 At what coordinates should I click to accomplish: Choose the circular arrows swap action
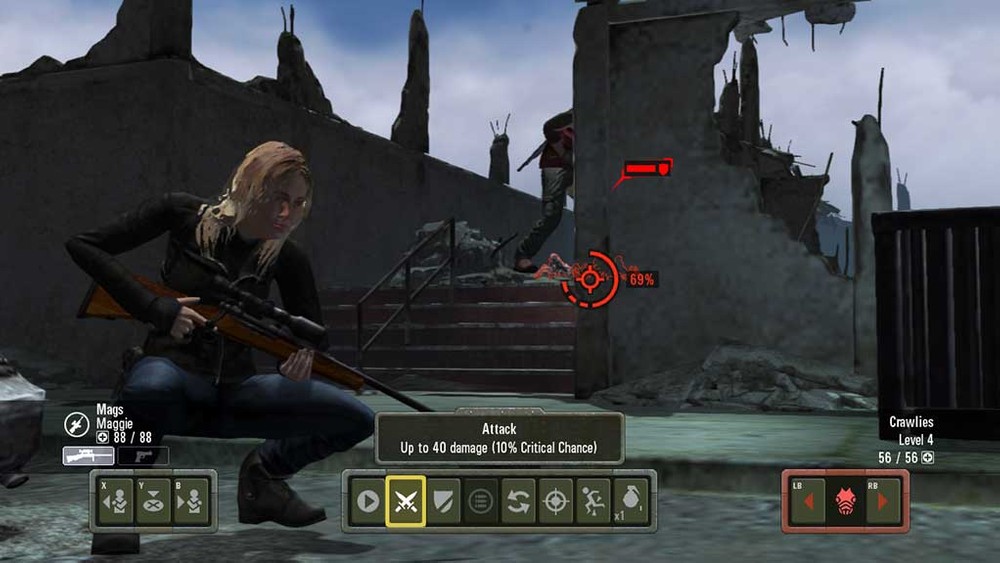[x=518, y=501]
